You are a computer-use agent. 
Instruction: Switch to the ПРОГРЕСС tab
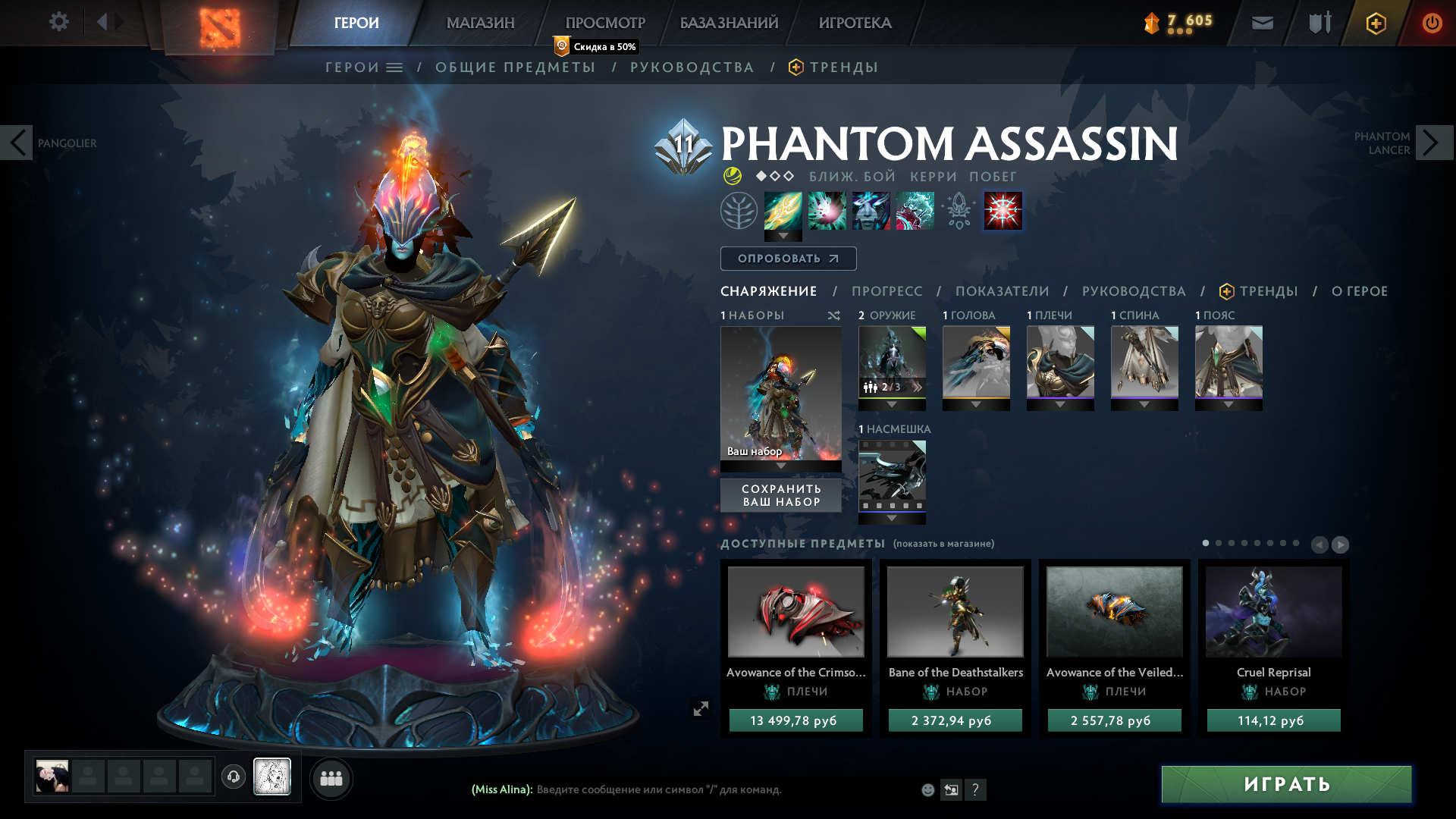click(x=887, y=290)
